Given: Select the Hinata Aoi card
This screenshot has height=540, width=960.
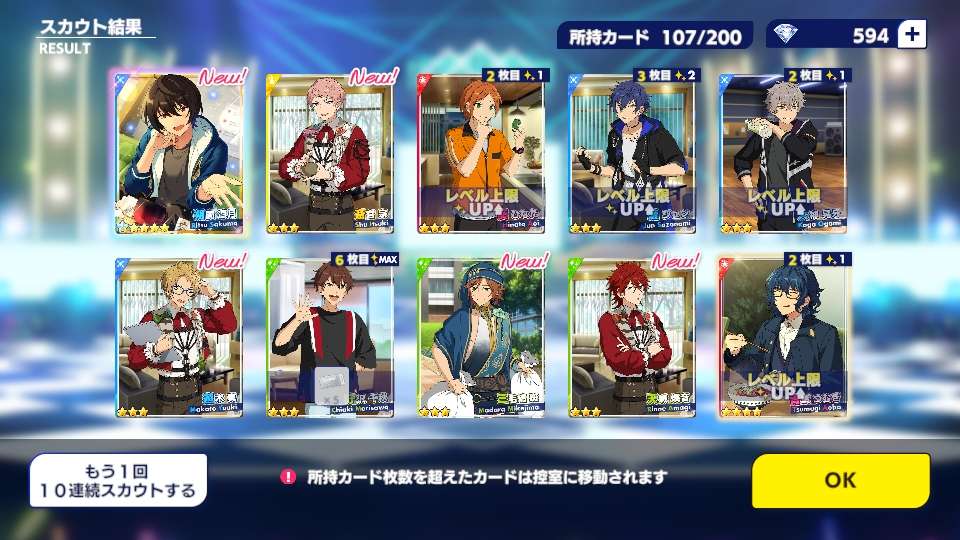Looking at the screenshot, I should click(x=481, y=153).
